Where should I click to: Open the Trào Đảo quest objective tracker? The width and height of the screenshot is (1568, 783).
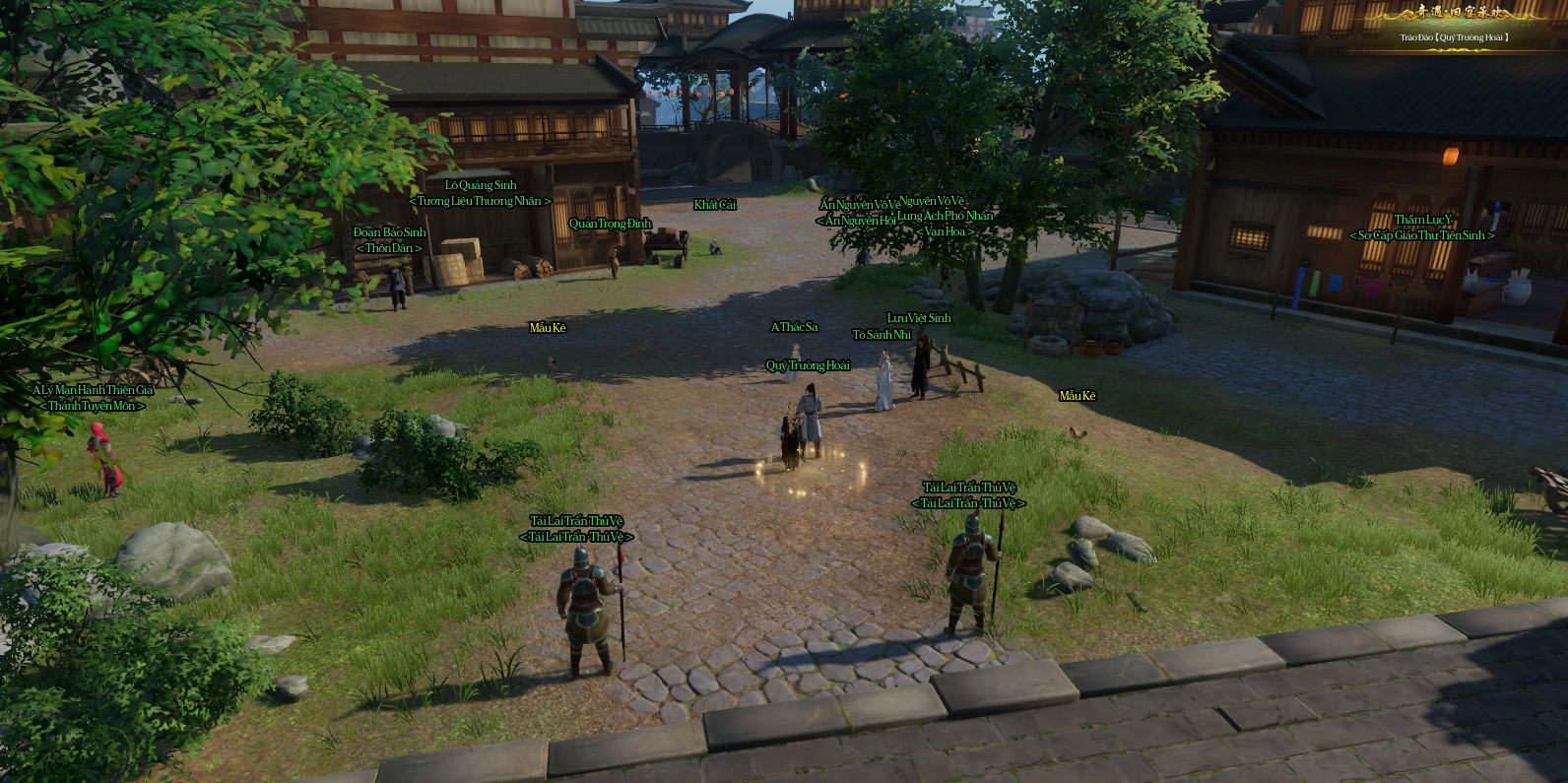point(1454,37)
